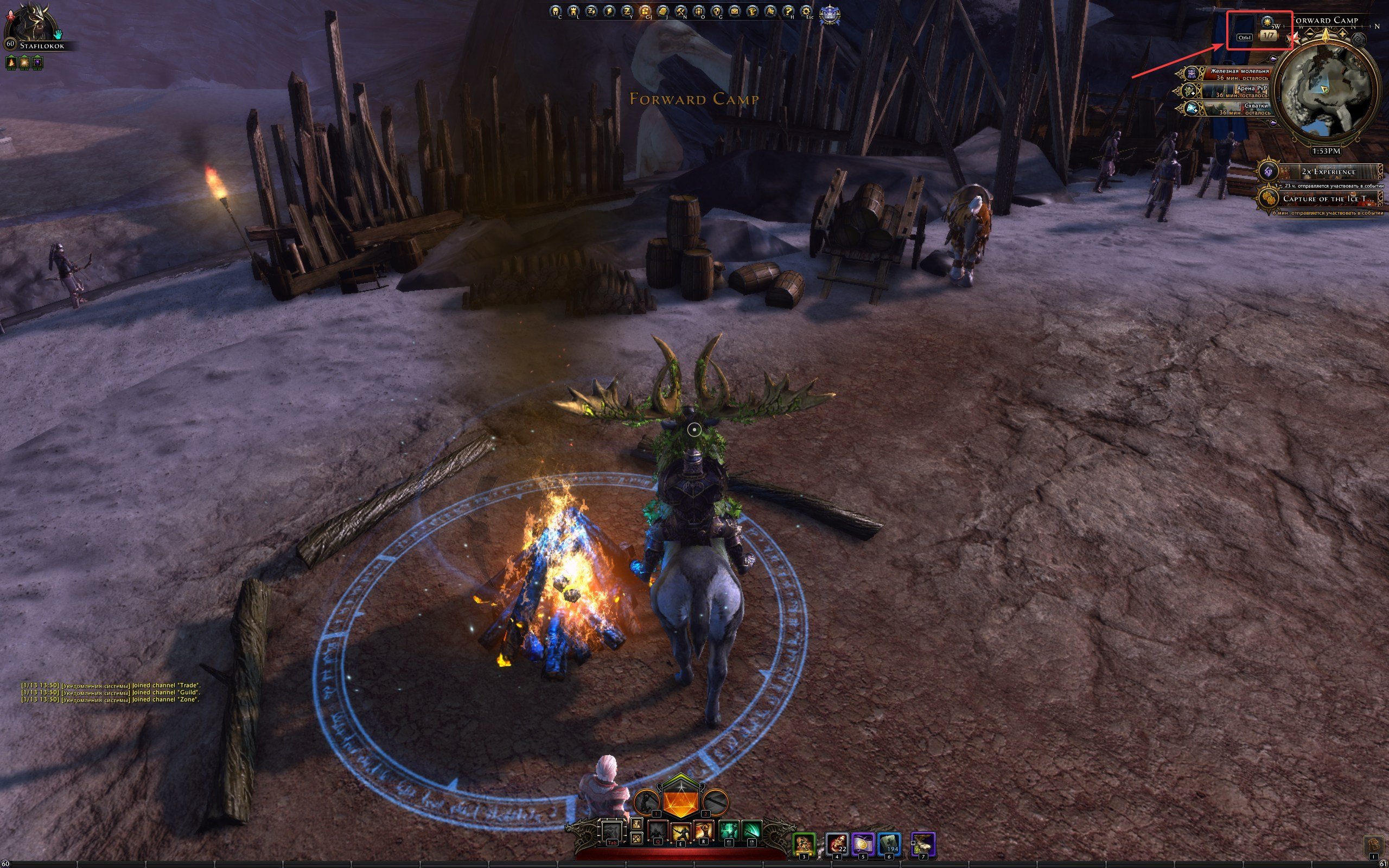The width and height of the screenshot is (1389, 868).
Task: Open the professions hammer icon
Action: pos(680,11)
